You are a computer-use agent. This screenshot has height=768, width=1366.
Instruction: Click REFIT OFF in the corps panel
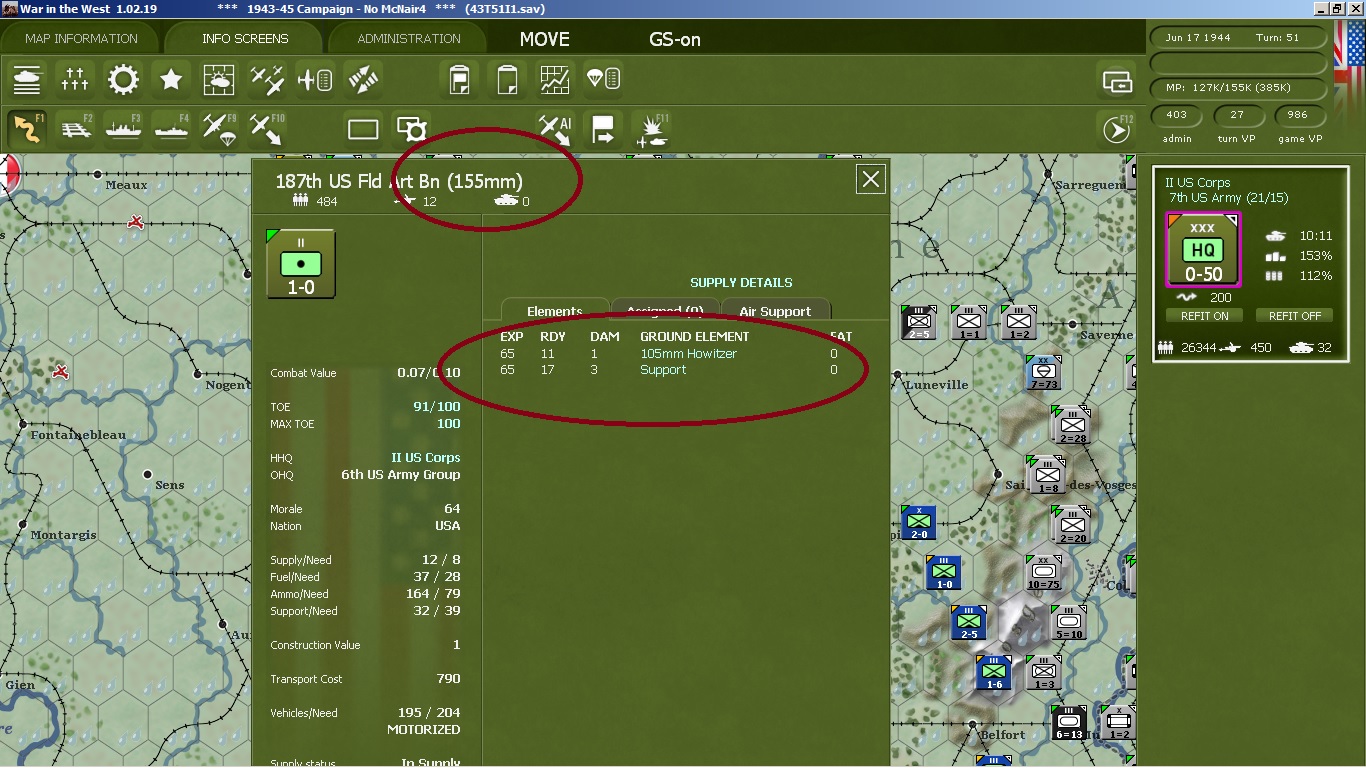pyautogui.click(x=1294, y=315)
